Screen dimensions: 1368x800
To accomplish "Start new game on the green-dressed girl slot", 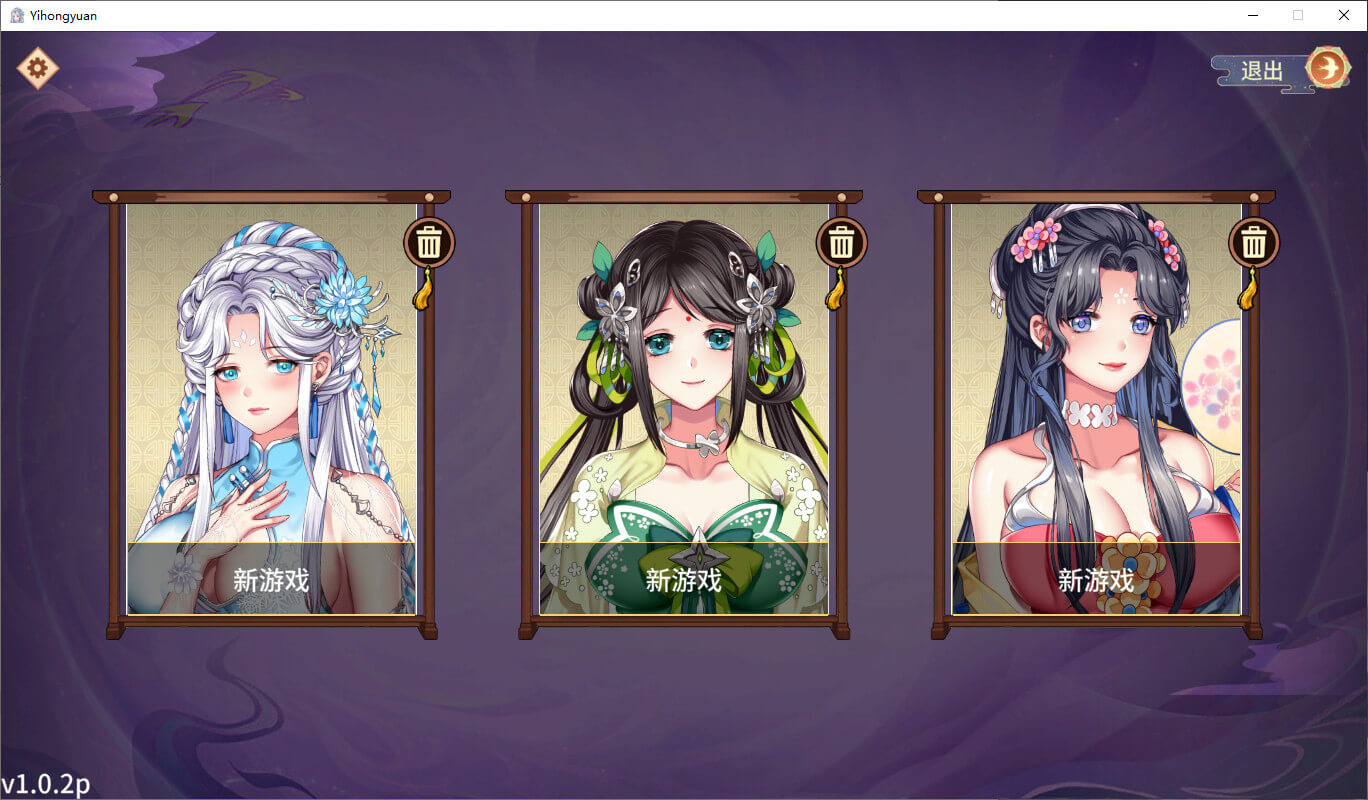I will click(x=684, y=579).
